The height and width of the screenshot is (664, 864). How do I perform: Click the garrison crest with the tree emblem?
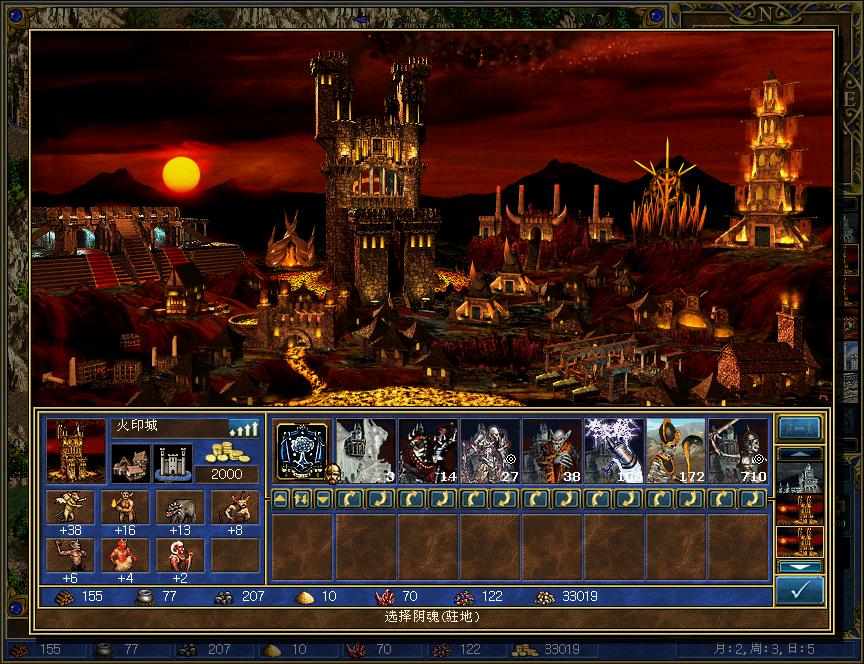coord(303,450)
